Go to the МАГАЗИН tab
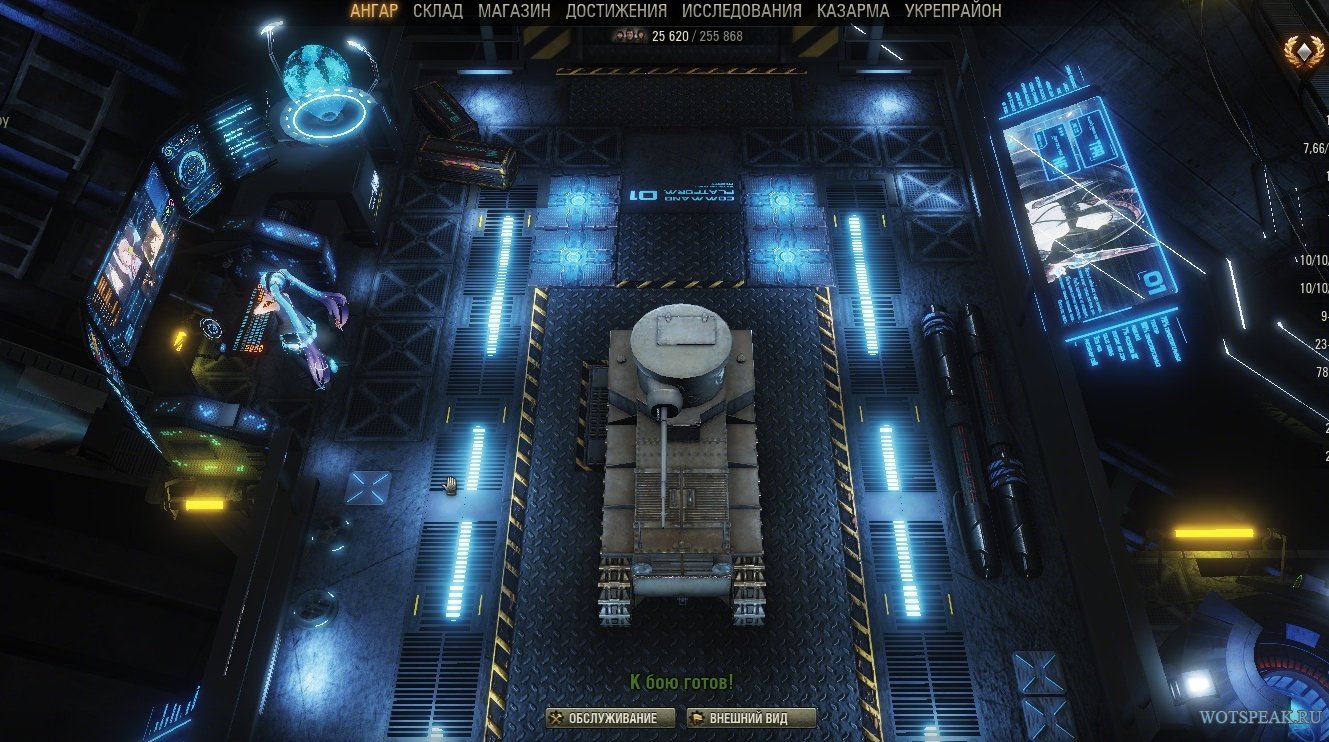1329x742 pixels. click(x=514, y=11)
